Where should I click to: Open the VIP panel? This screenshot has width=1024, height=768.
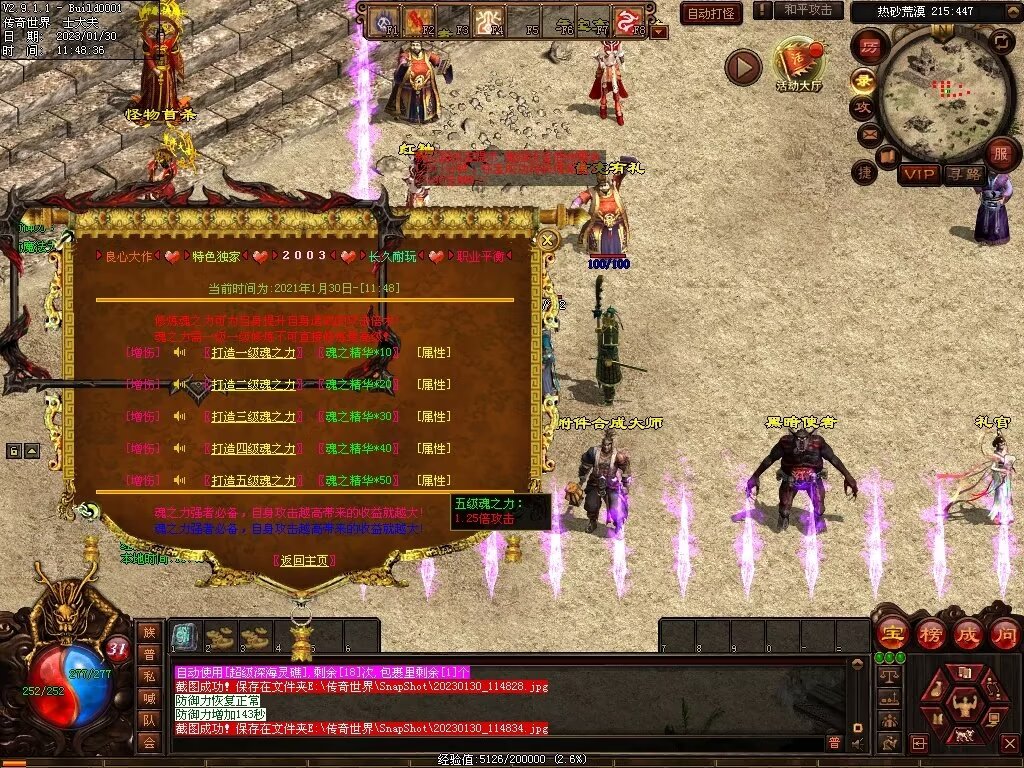[x=917, y=175]
